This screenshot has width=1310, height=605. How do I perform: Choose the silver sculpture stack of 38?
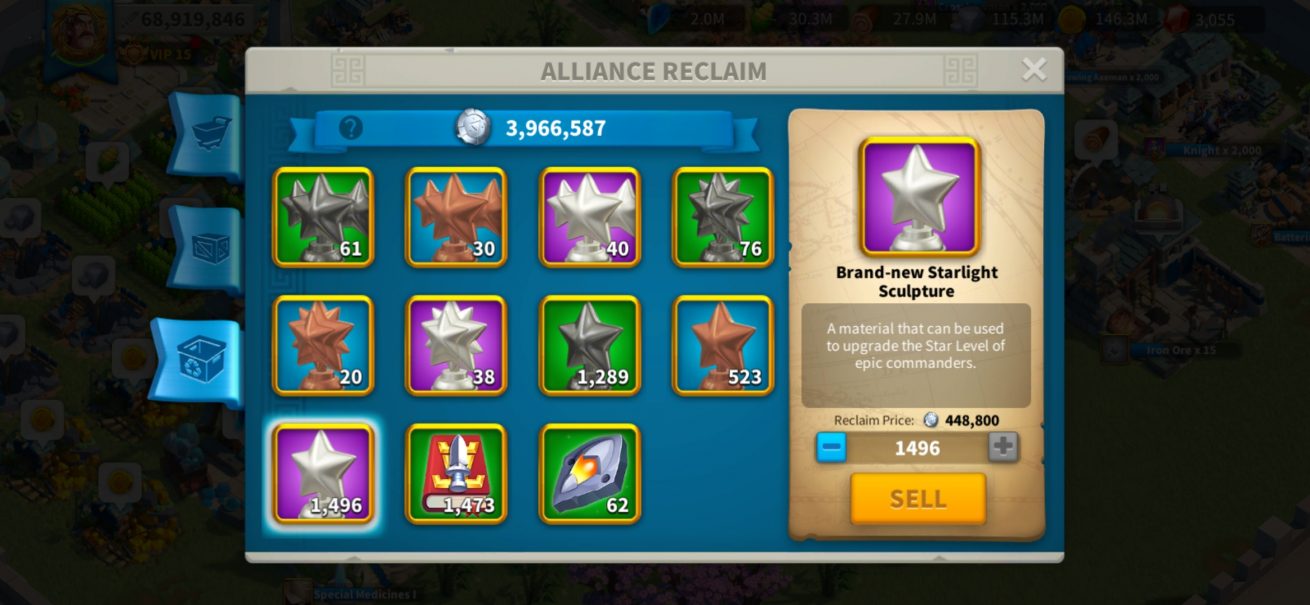pos(456,345)
